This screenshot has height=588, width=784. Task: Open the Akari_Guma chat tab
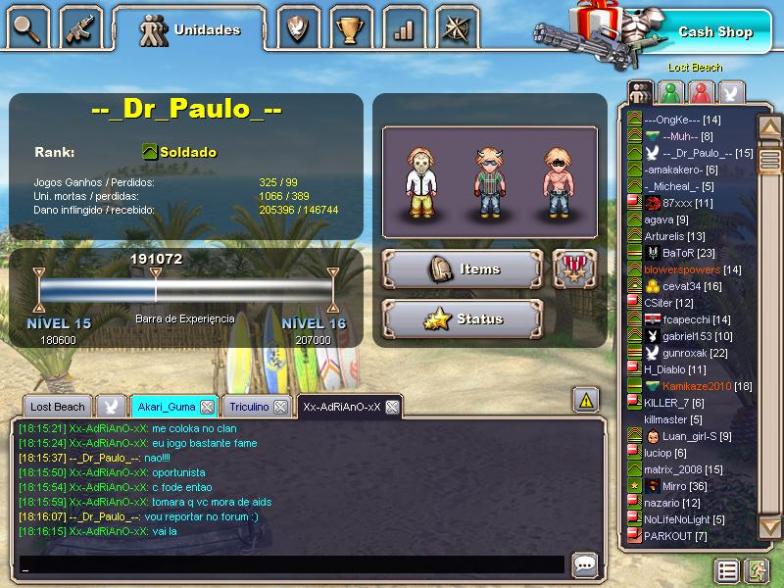pyautogui.click(x=166, y=407)
